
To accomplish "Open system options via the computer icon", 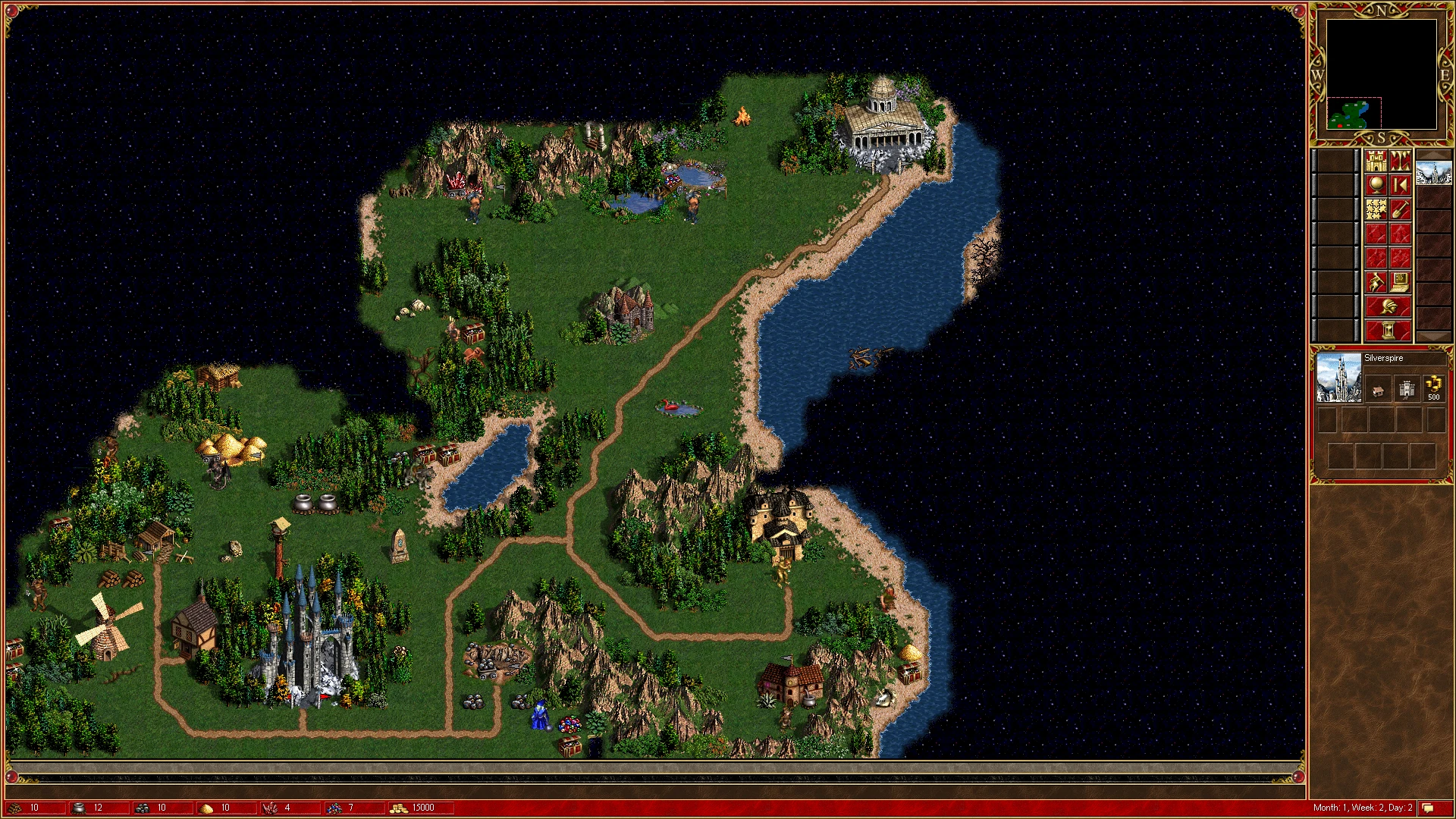I will point(1401,283).
